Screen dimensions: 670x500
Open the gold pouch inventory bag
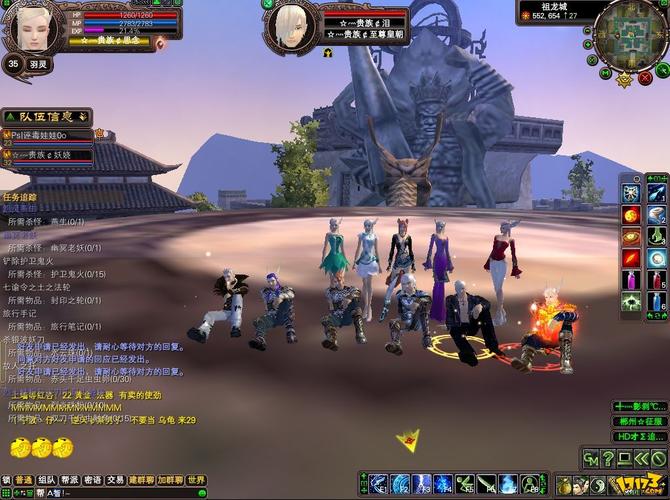[564, 486]
